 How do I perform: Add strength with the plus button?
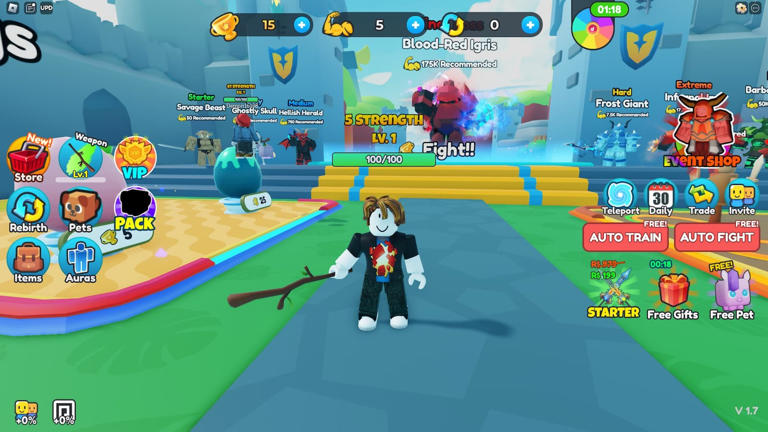(x=416, y=25)
